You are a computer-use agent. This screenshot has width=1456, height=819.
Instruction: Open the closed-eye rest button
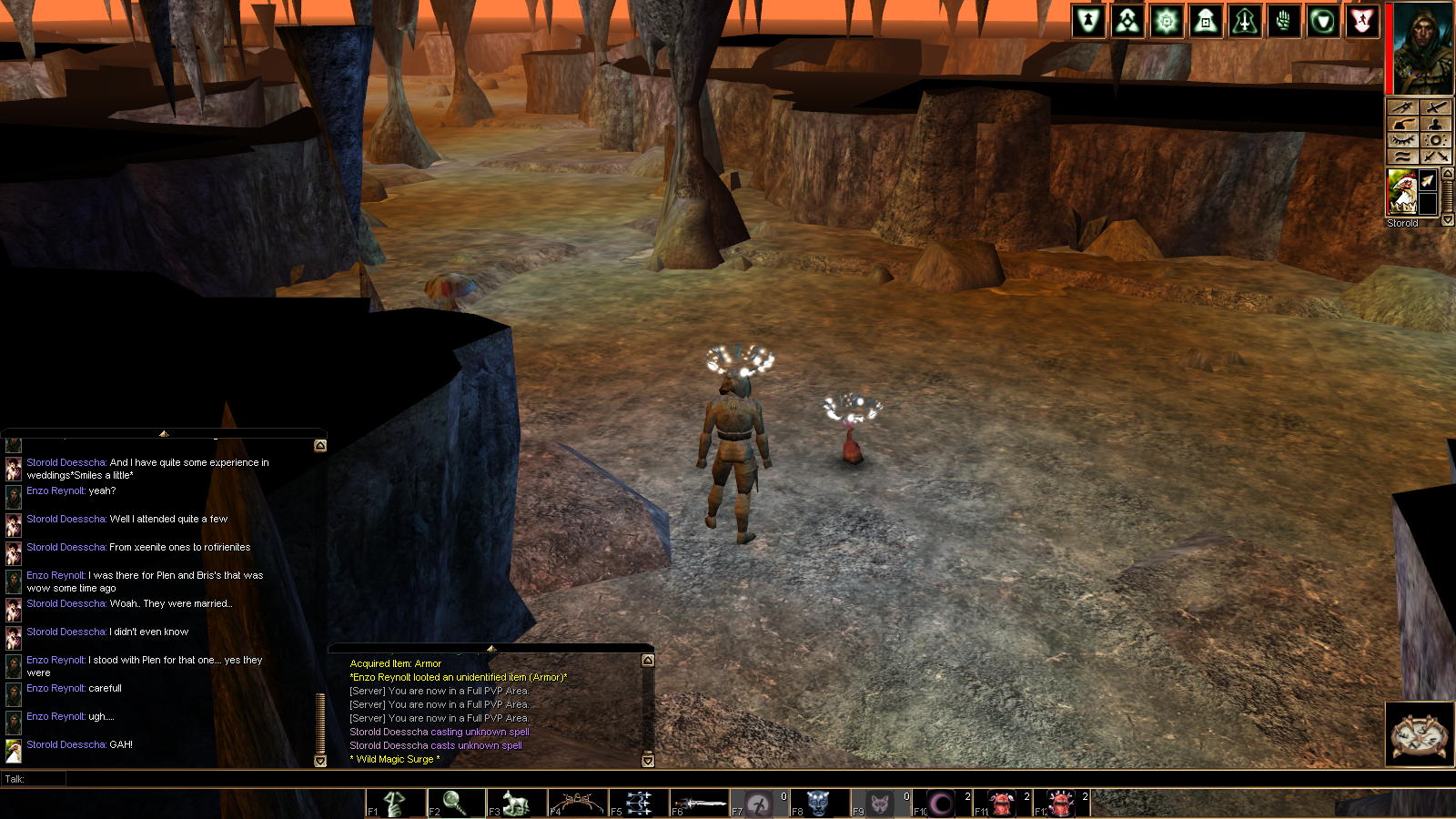point(1402,140)
